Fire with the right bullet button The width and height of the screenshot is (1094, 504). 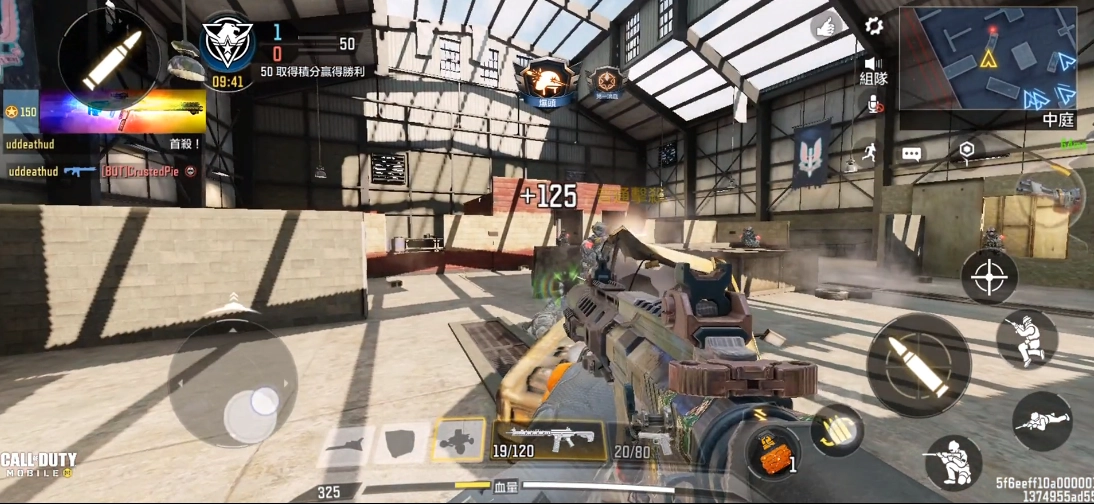918,365
